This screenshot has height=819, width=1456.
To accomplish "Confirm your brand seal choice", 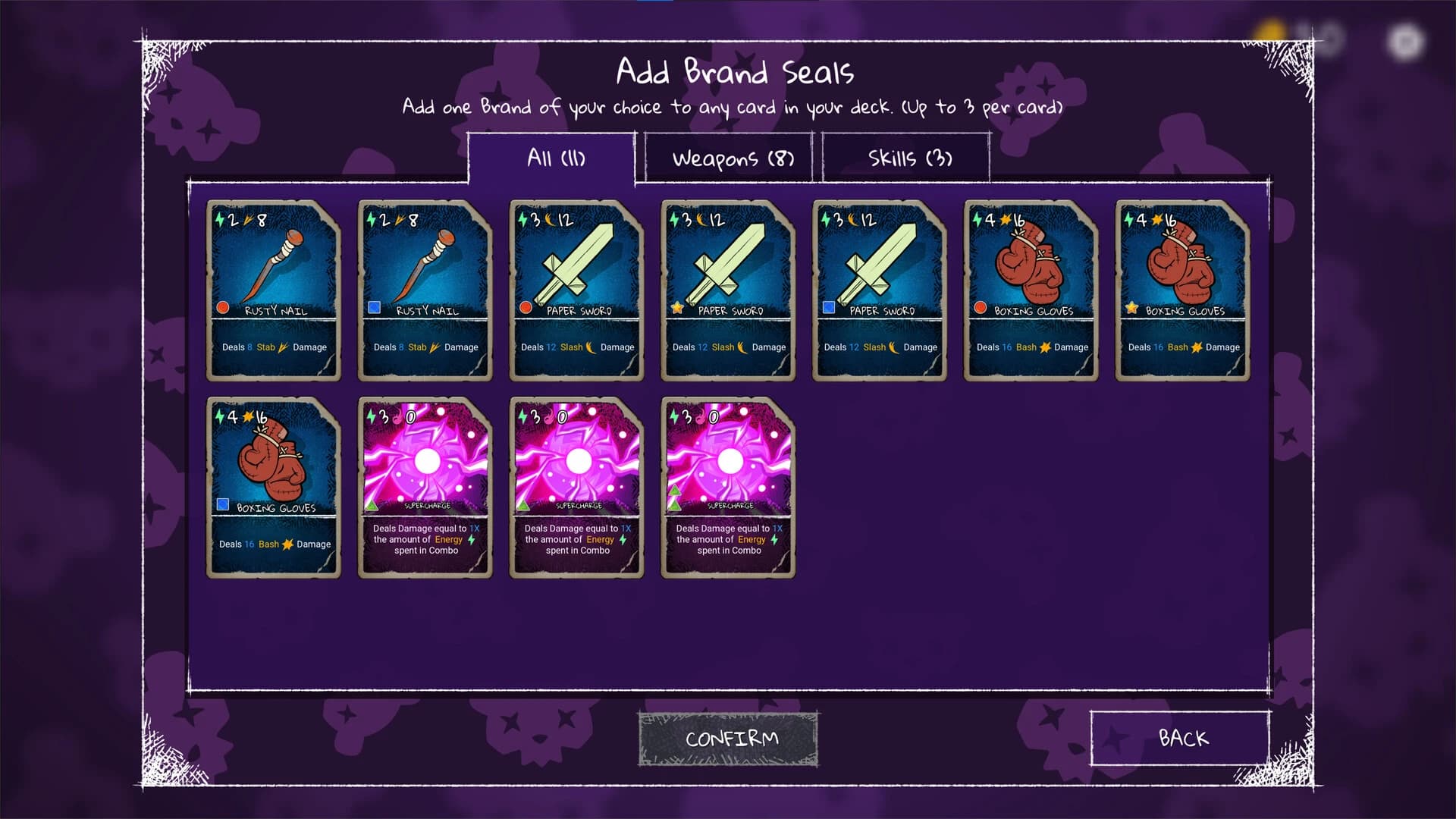I will (x=728, y=739).
